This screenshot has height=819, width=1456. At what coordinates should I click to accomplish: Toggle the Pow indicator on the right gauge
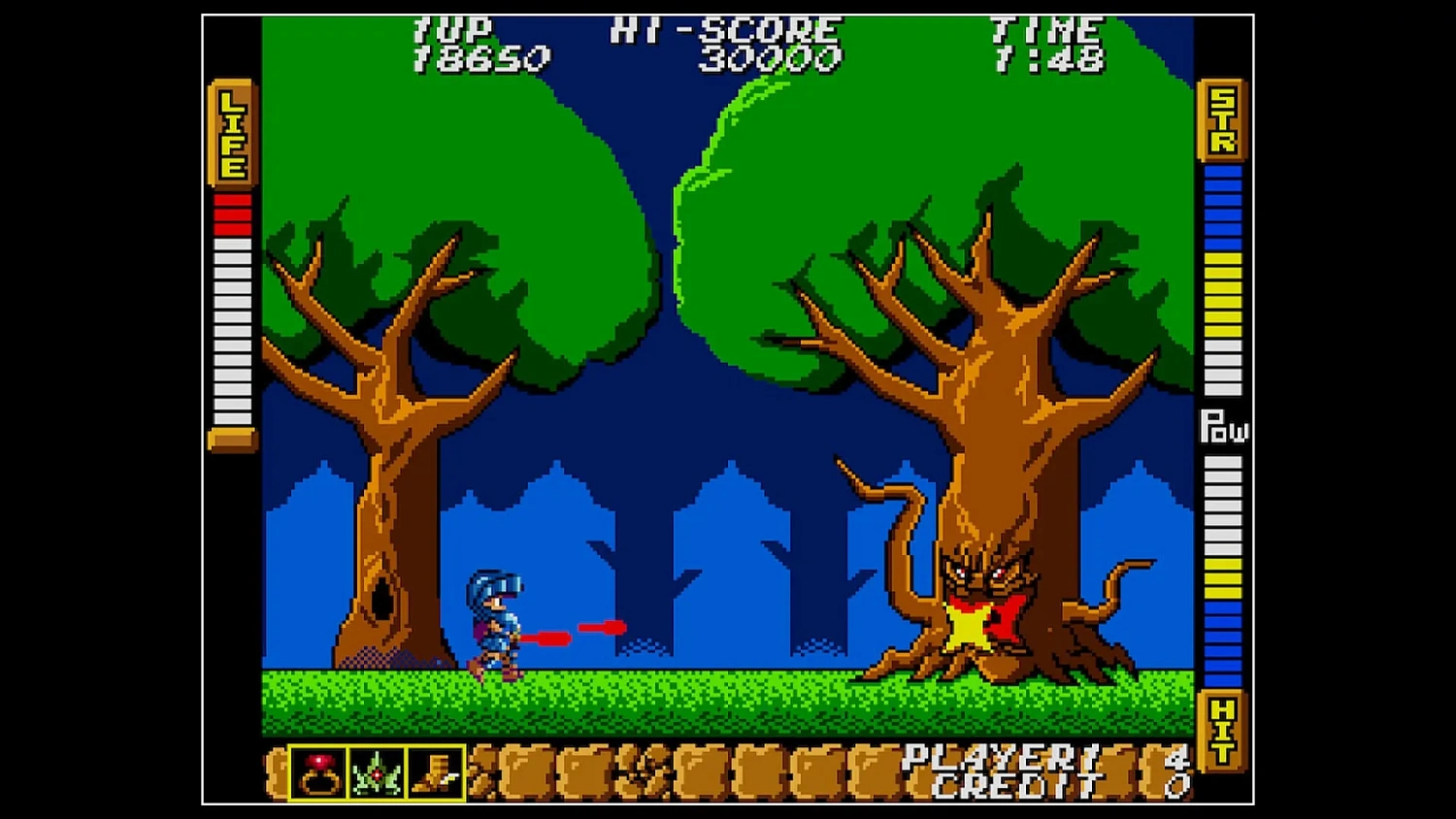[x=1223, y=427]
